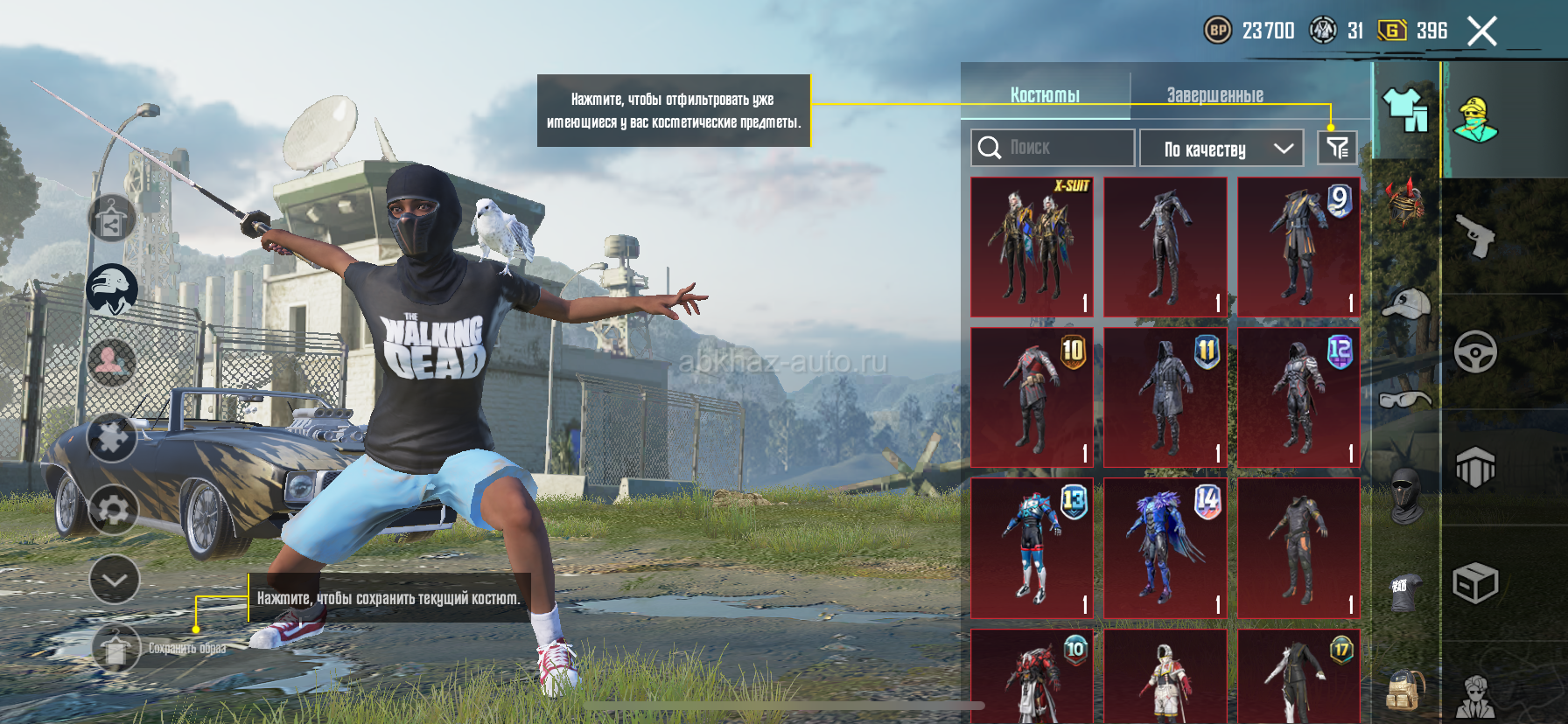1568x724 pixels.
Task: Choose the blue winged costume with badge 14
Action: tap(1165, 548)
